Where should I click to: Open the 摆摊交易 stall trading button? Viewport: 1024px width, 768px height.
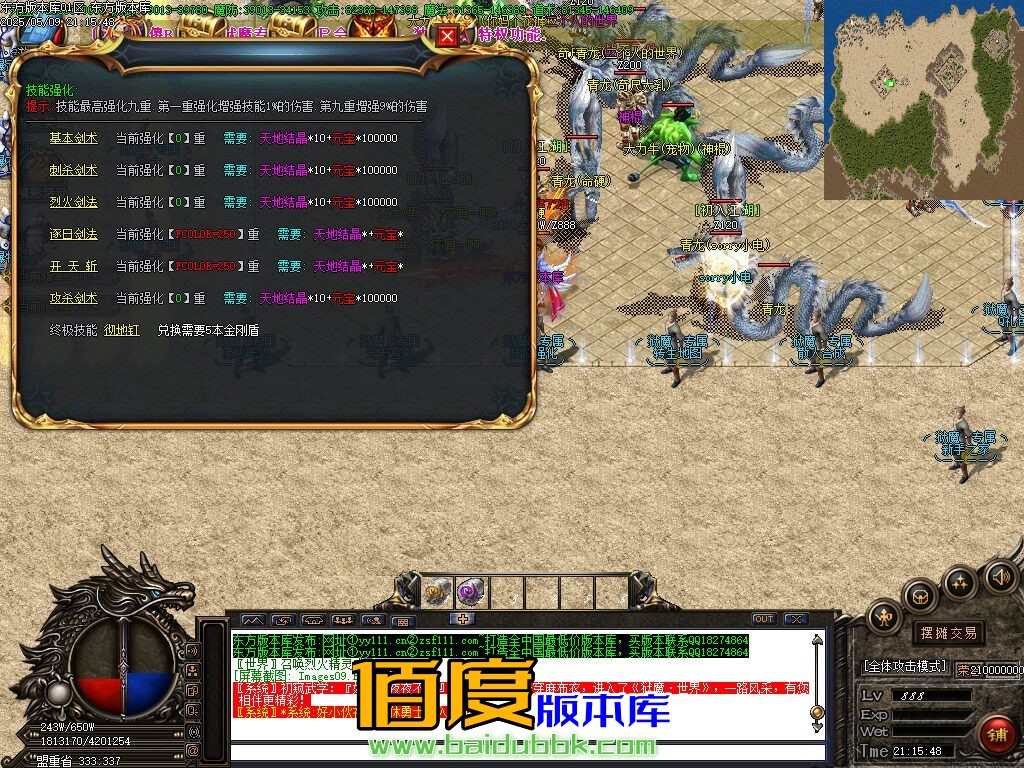tap(945, 632)
